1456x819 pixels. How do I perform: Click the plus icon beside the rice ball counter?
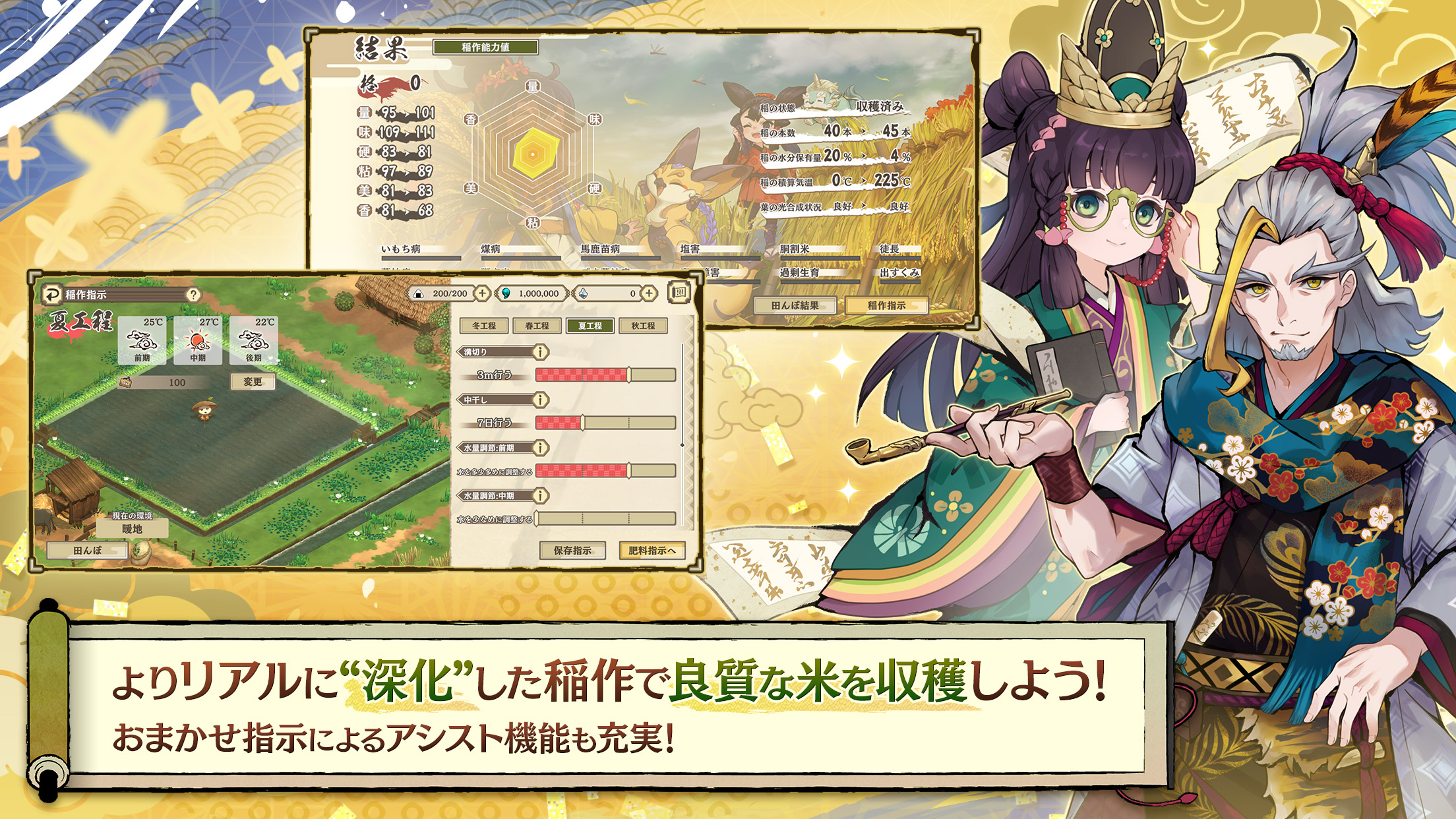pyautogui.click(x=482, y=293)
